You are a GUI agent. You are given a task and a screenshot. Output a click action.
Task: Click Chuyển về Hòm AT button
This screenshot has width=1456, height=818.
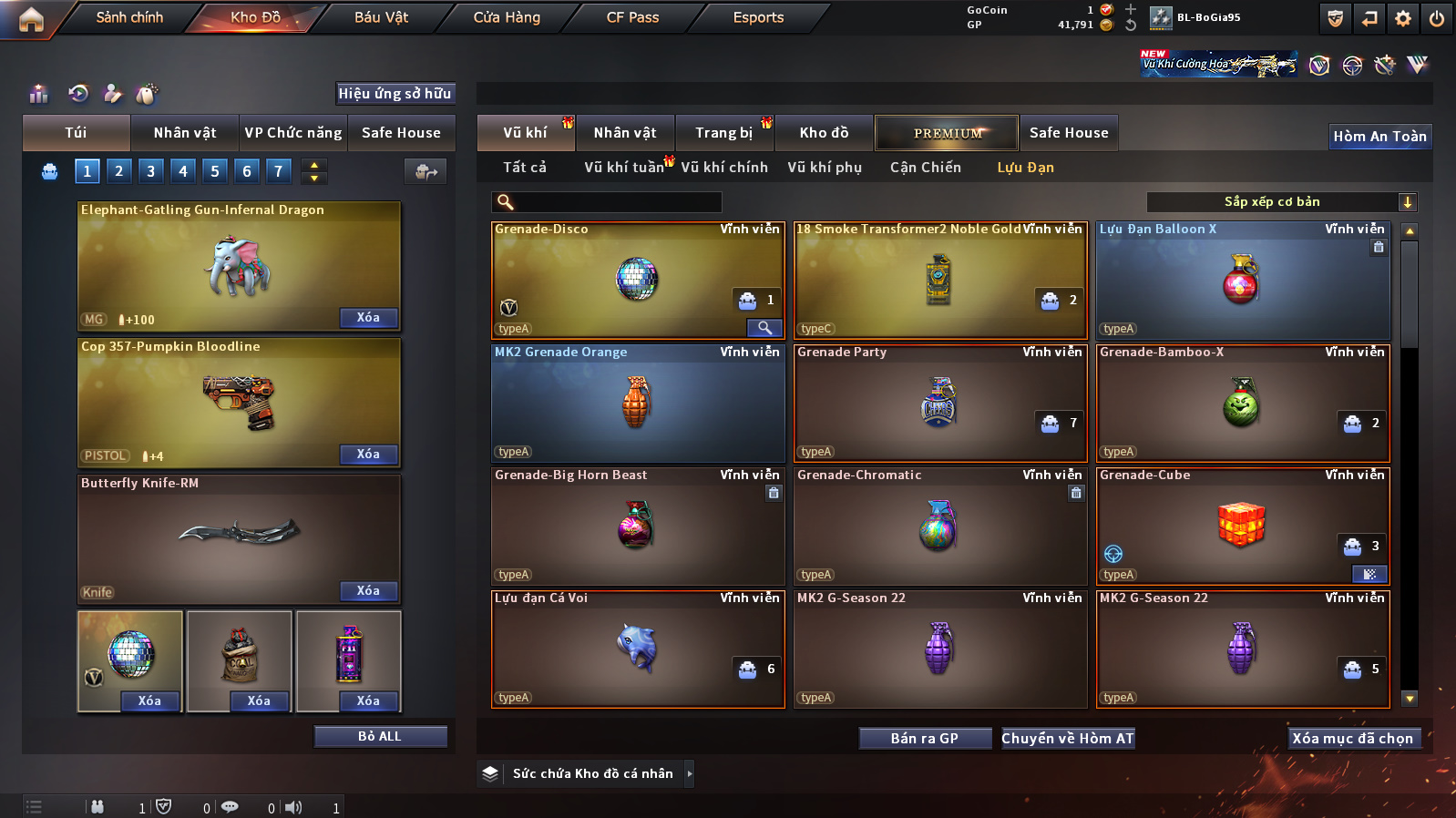pos(1068,739)
